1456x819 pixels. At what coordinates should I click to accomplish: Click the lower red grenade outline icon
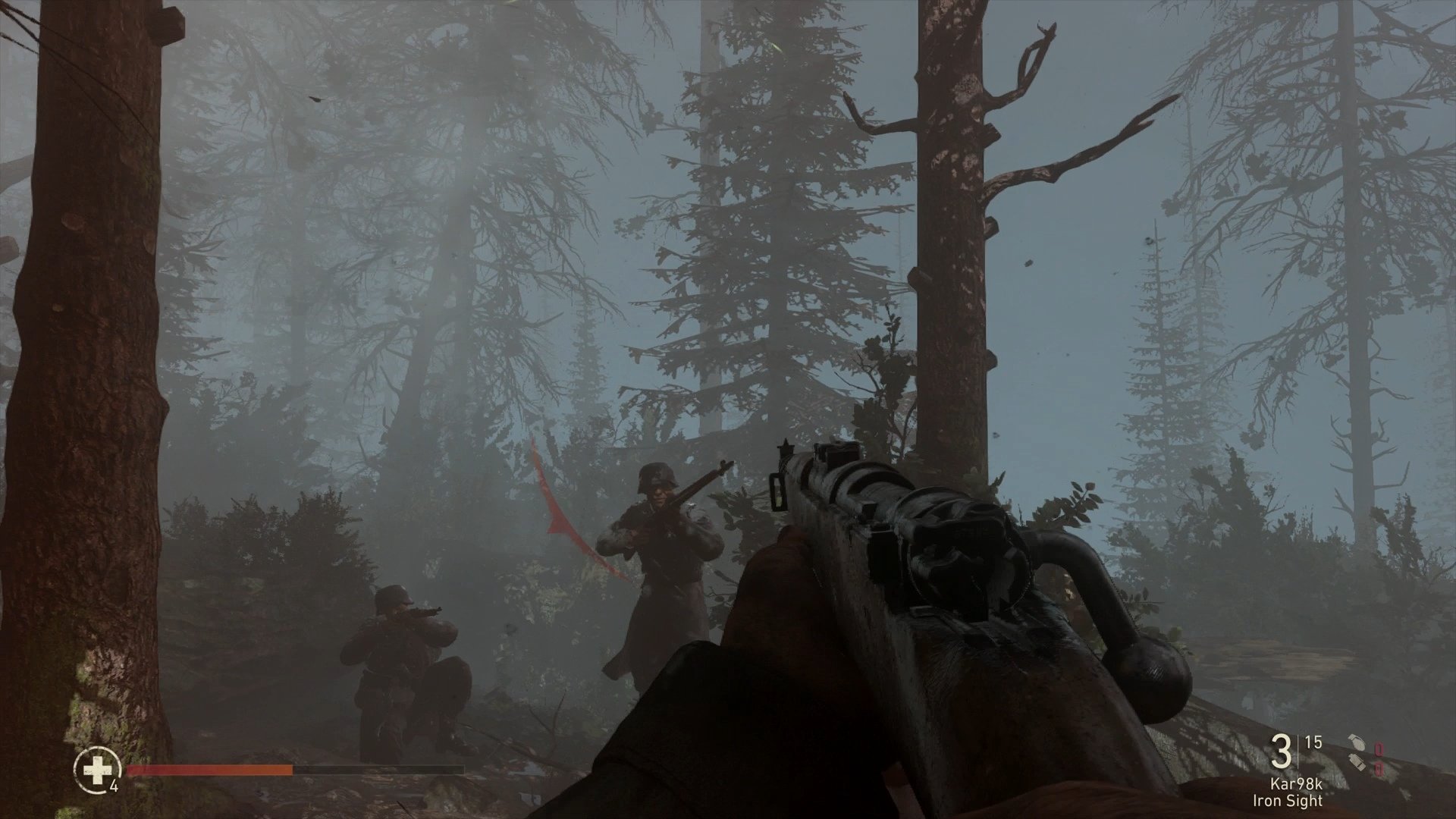(1379, 767)
